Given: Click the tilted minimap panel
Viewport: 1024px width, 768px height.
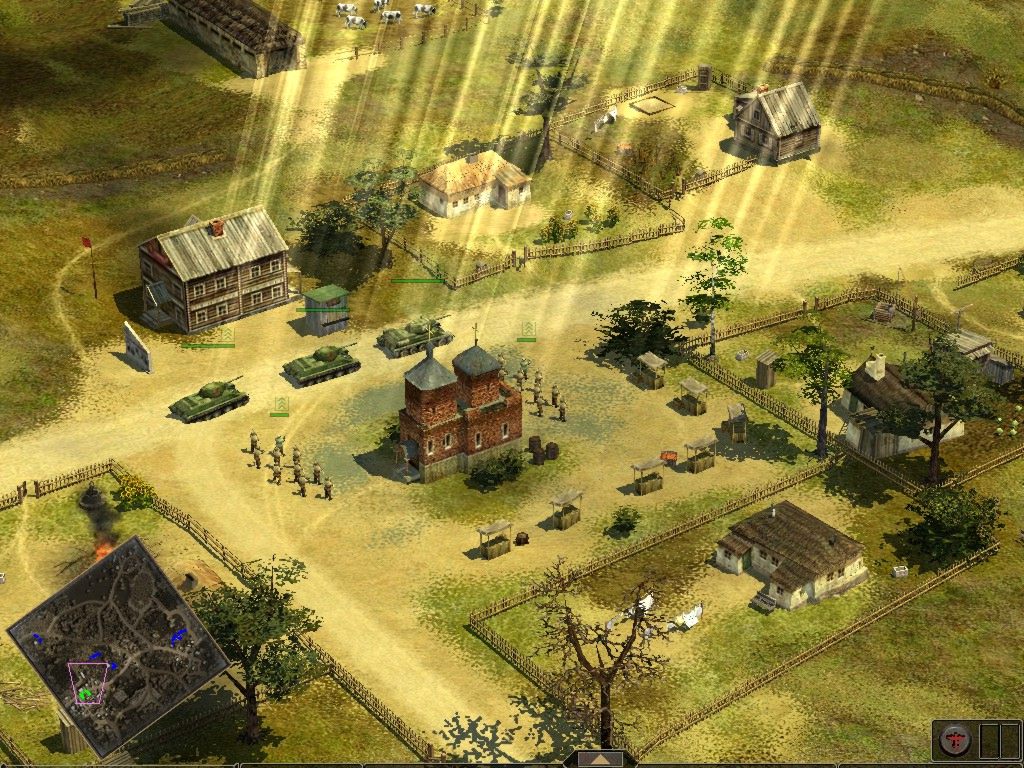Looking at the screenshot, I should coord(118,644).
